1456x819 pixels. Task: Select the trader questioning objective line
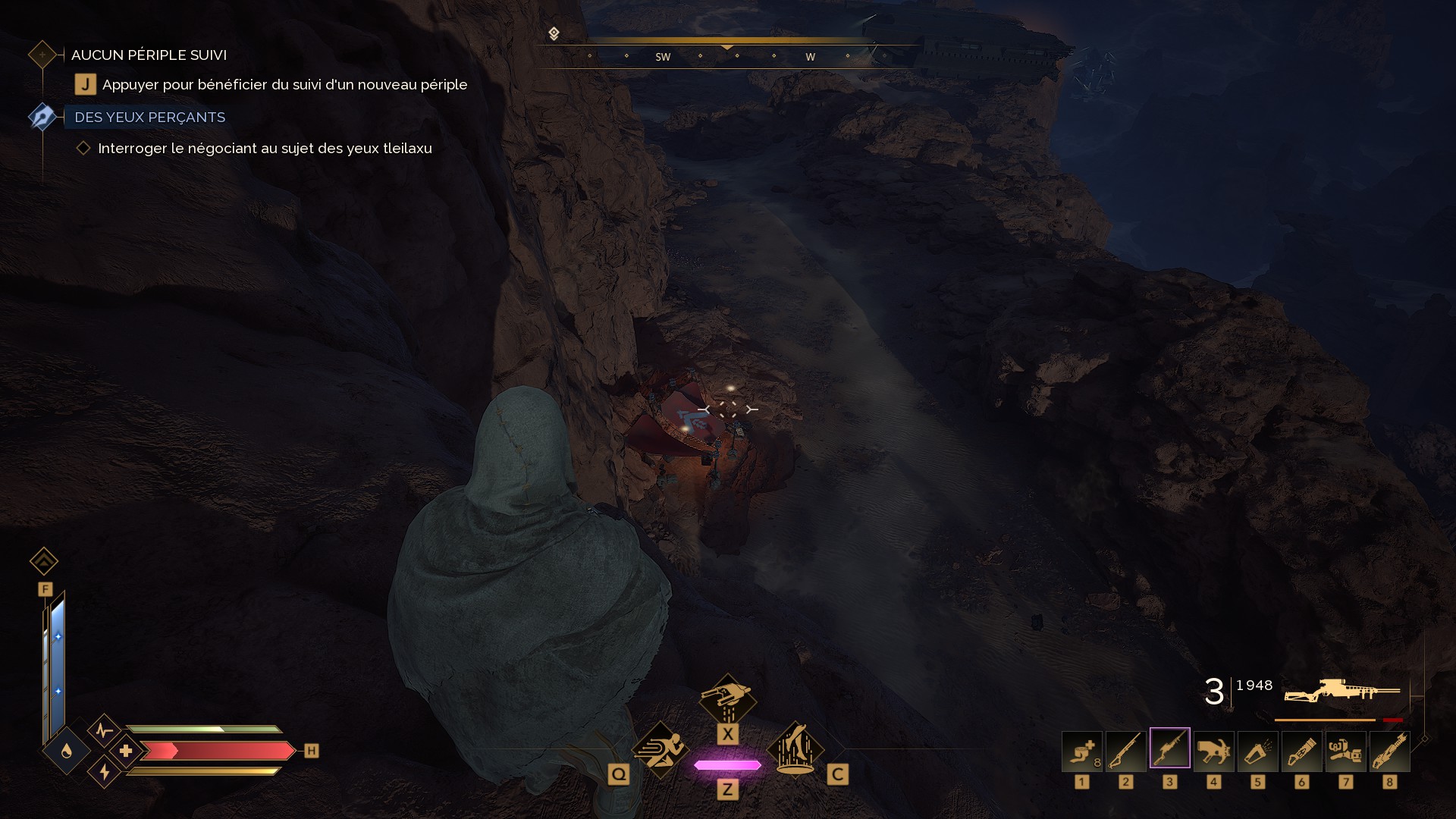pyautogui.click(x=265, y=149)
